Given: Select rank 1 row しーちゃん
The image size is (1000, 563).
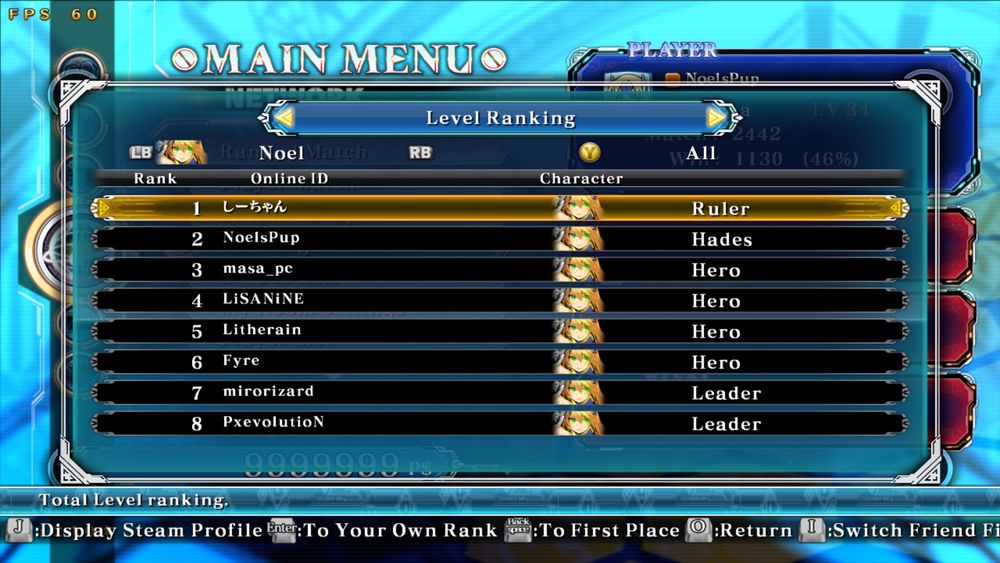Looking at the screenshot, I should click(x=500, y=208).
